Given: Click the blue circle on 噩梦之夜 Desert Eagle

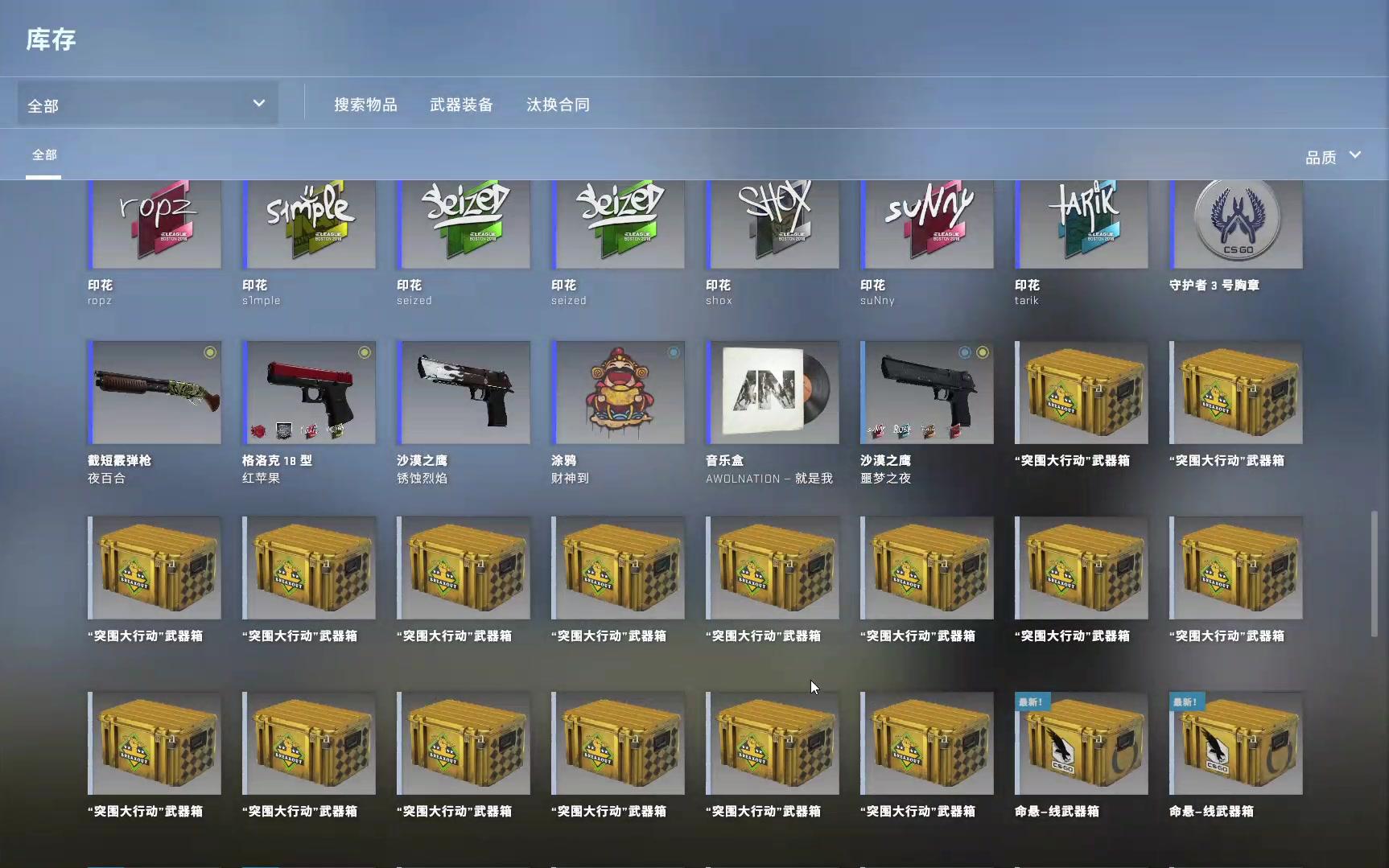Looking at the screenshot, I should coord(965,352).
